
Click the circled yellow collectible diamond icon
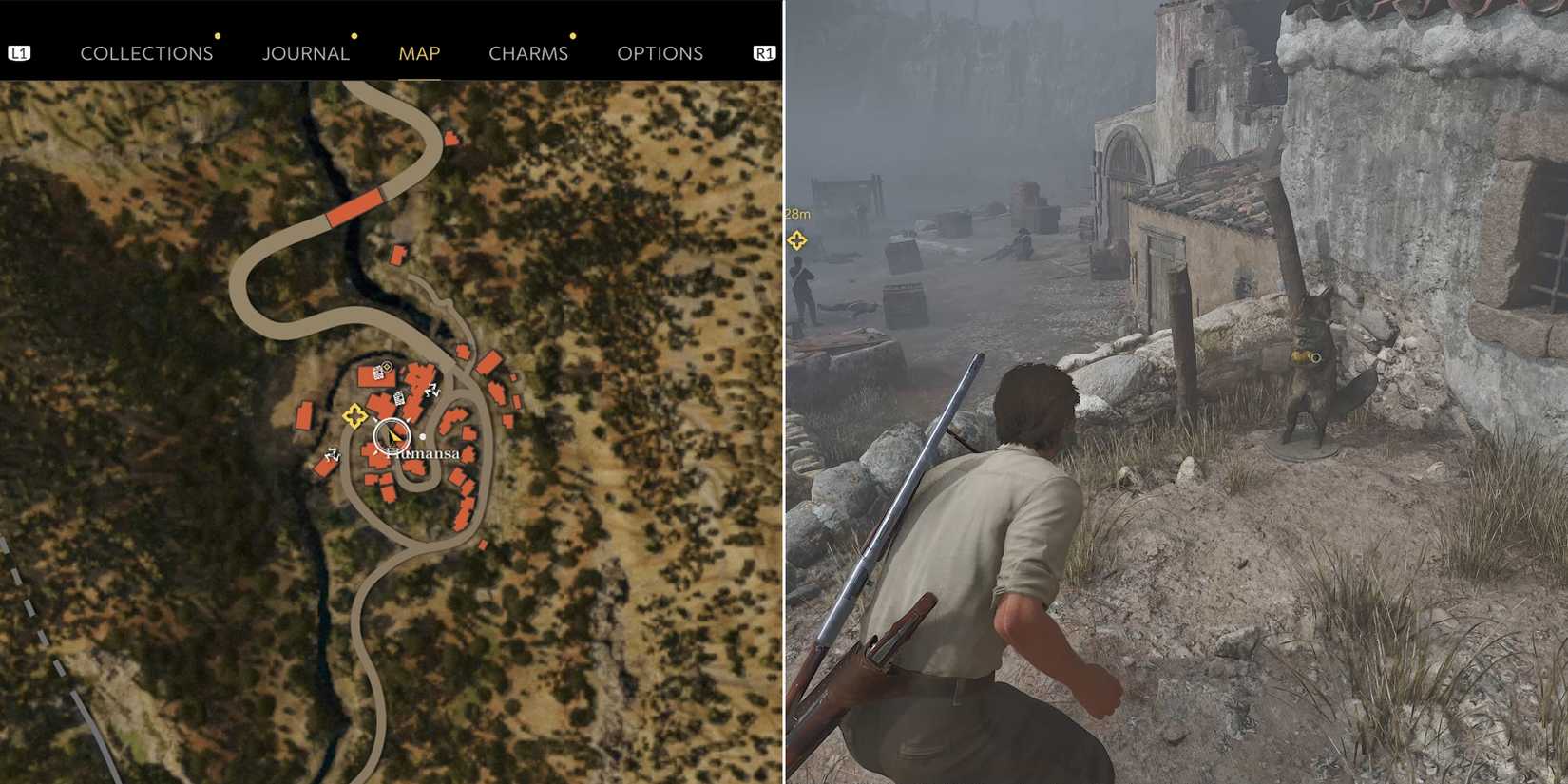tap(386, 367)
